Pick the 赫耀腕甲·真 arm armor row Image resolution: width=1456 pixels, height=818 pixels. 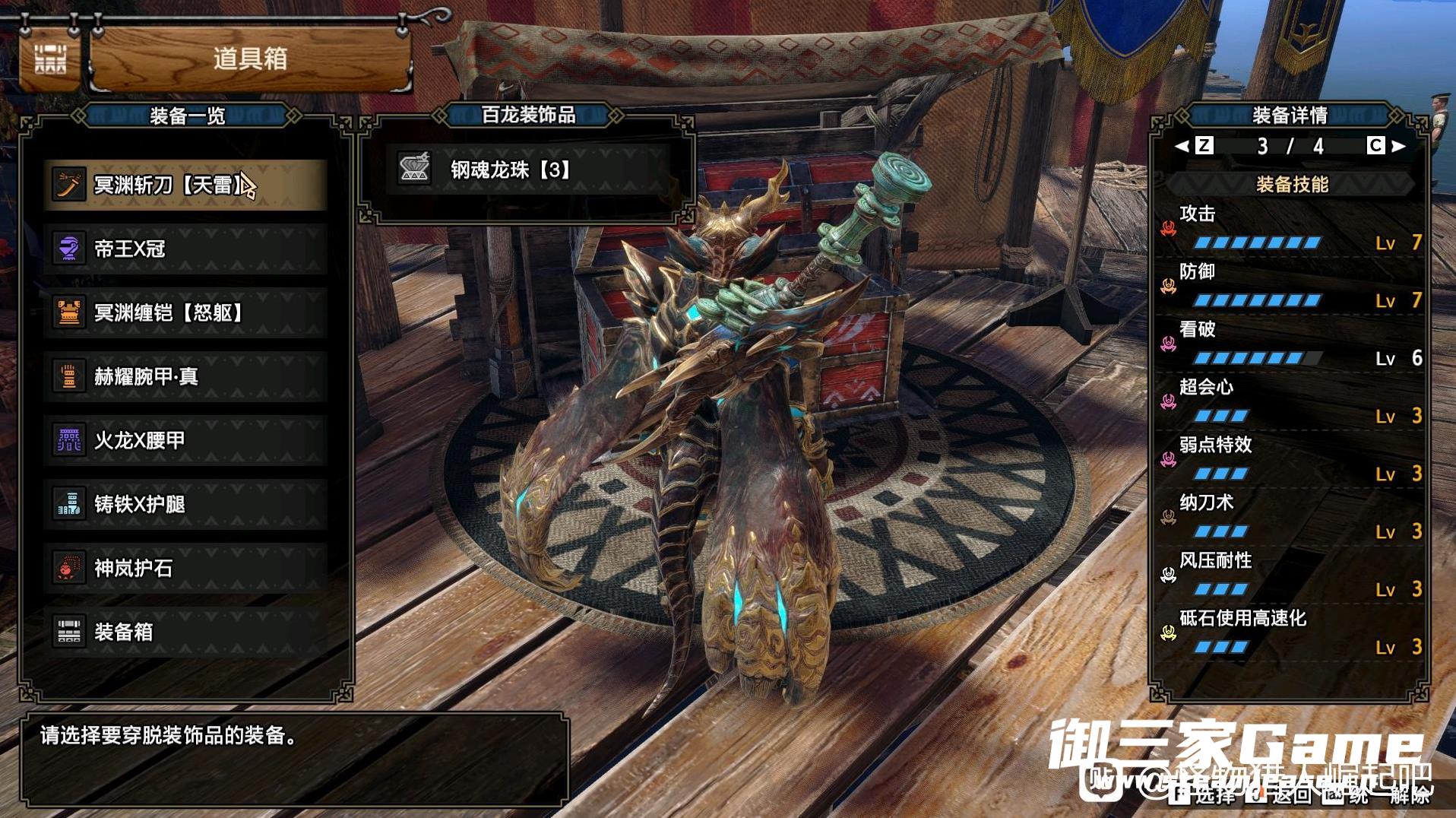tap(185, 376)
